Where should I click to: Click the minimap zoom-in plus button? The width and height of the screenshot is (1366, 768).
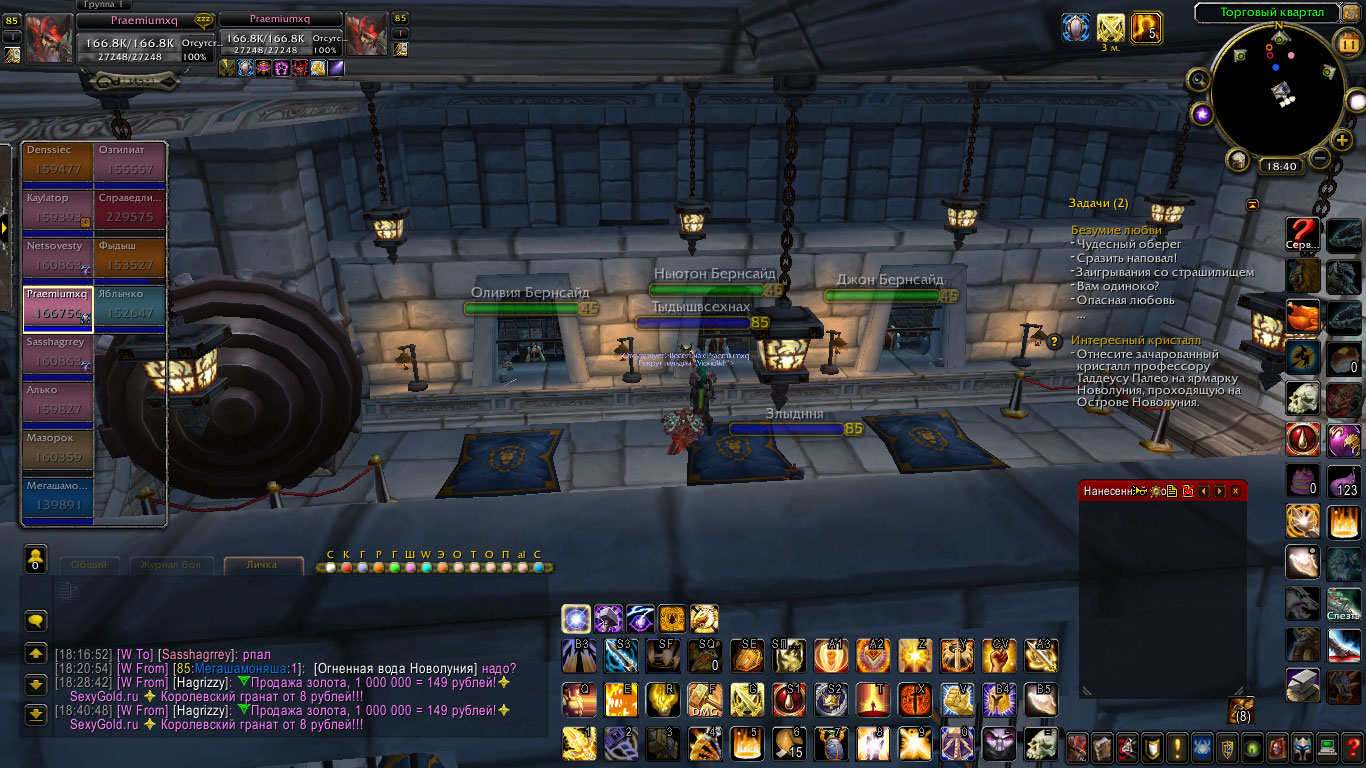point(1342,141)
